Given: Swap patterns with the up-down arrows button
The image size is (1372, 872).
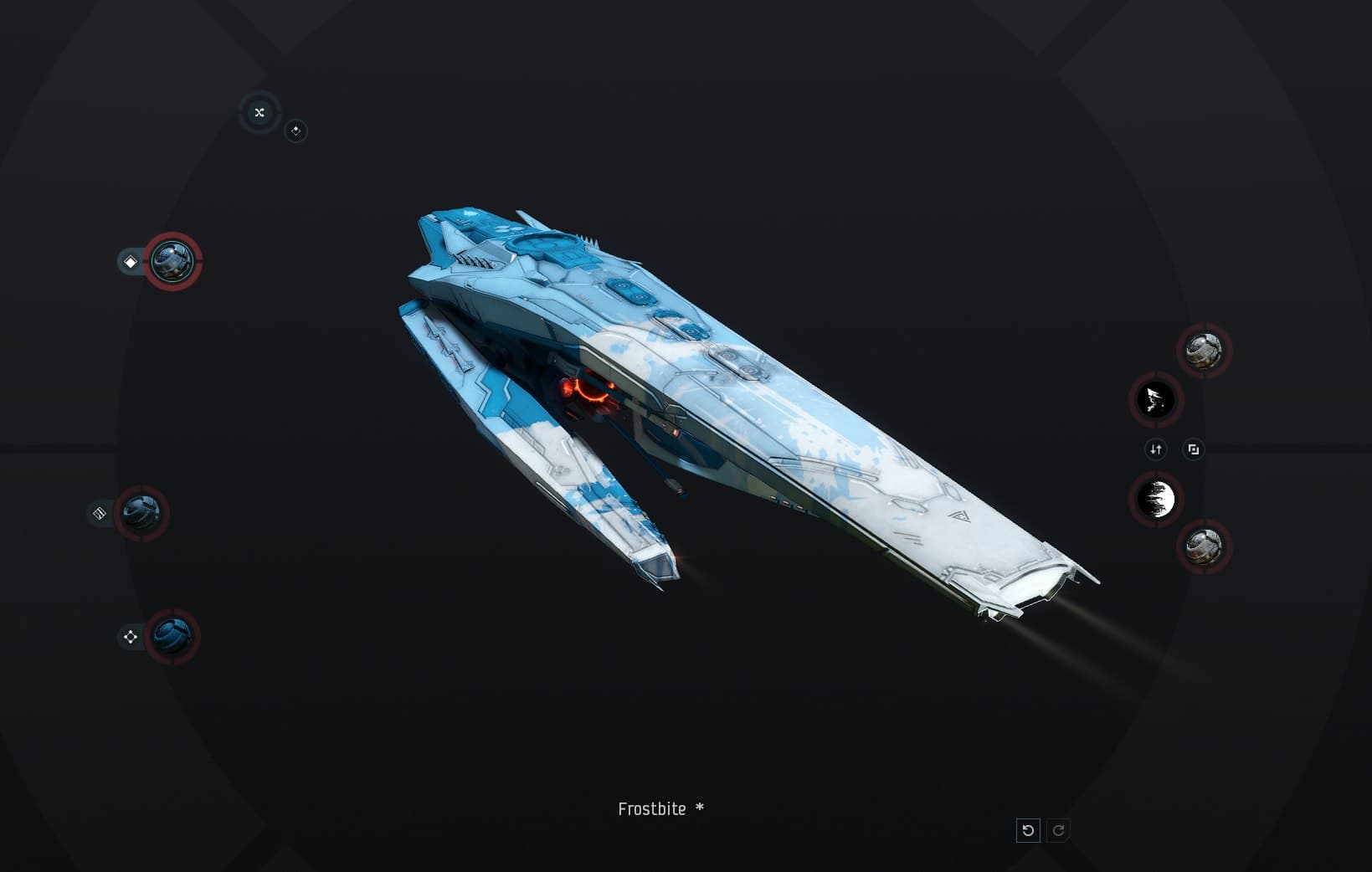Looking at the screenshot, I should coord(1155,449).
